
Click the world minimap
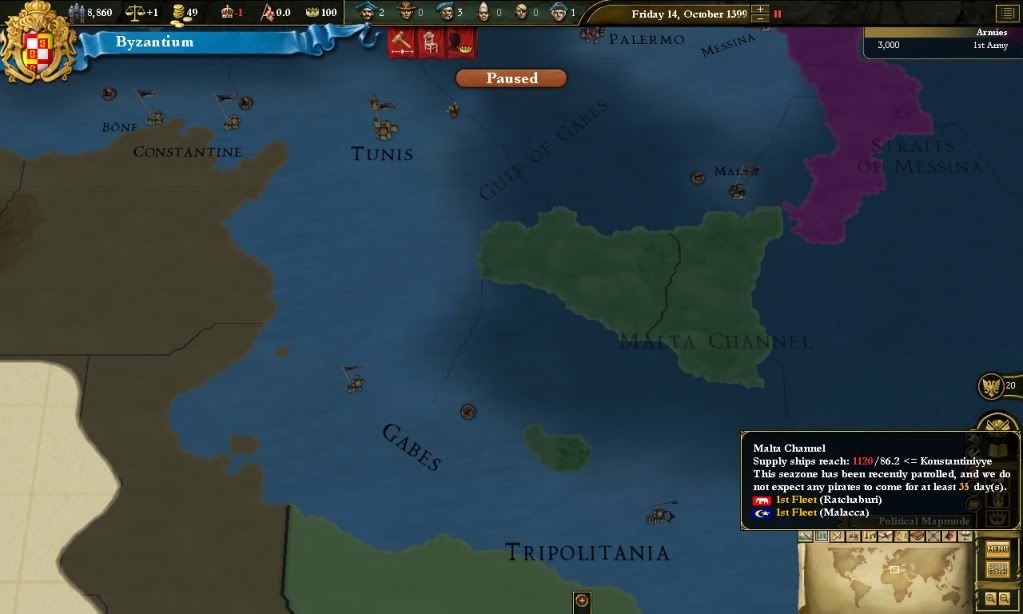coord(890,575)
